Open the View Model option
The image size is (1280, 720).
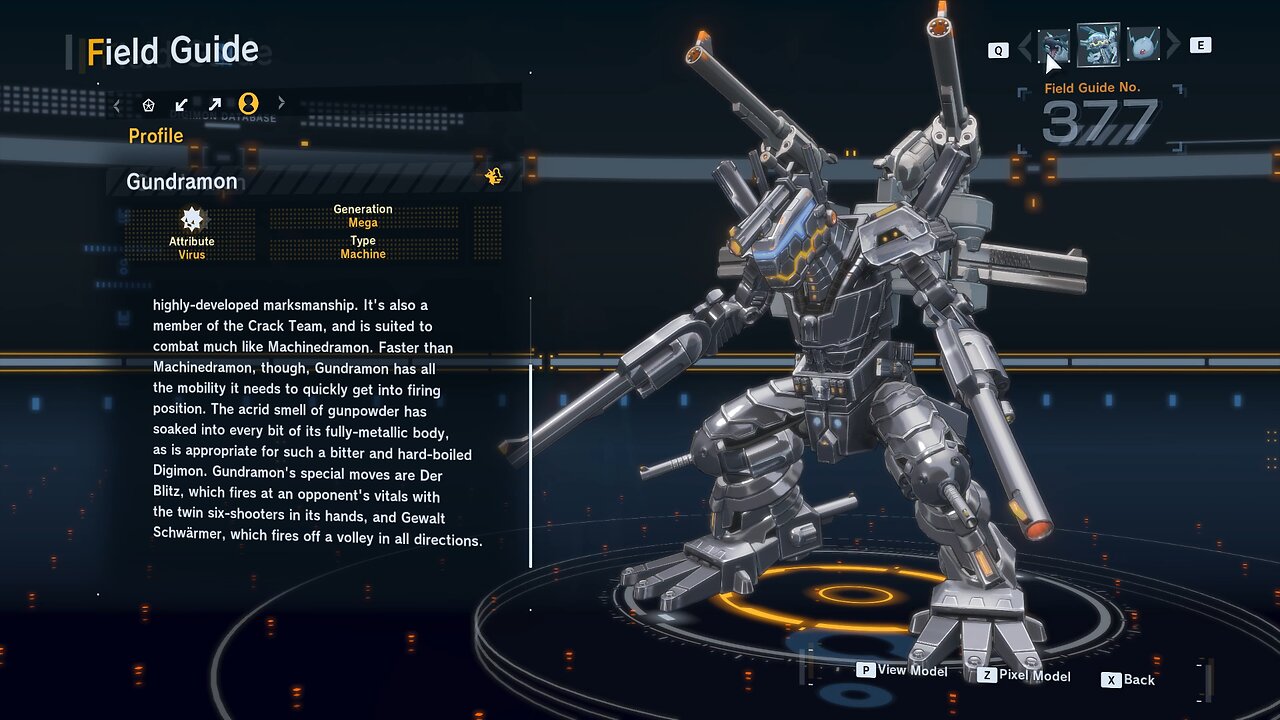901,670
